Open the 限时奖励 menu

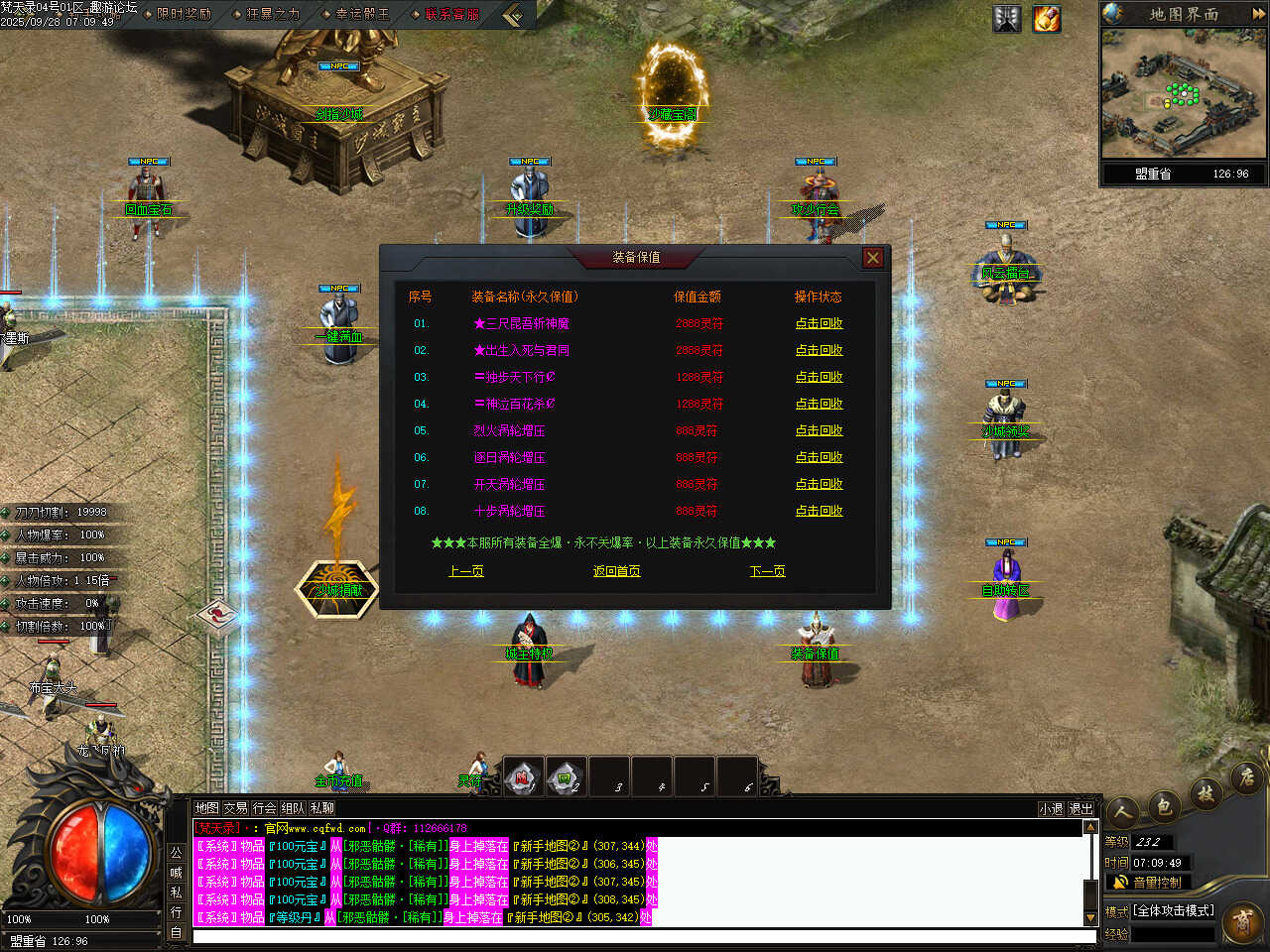184,14
